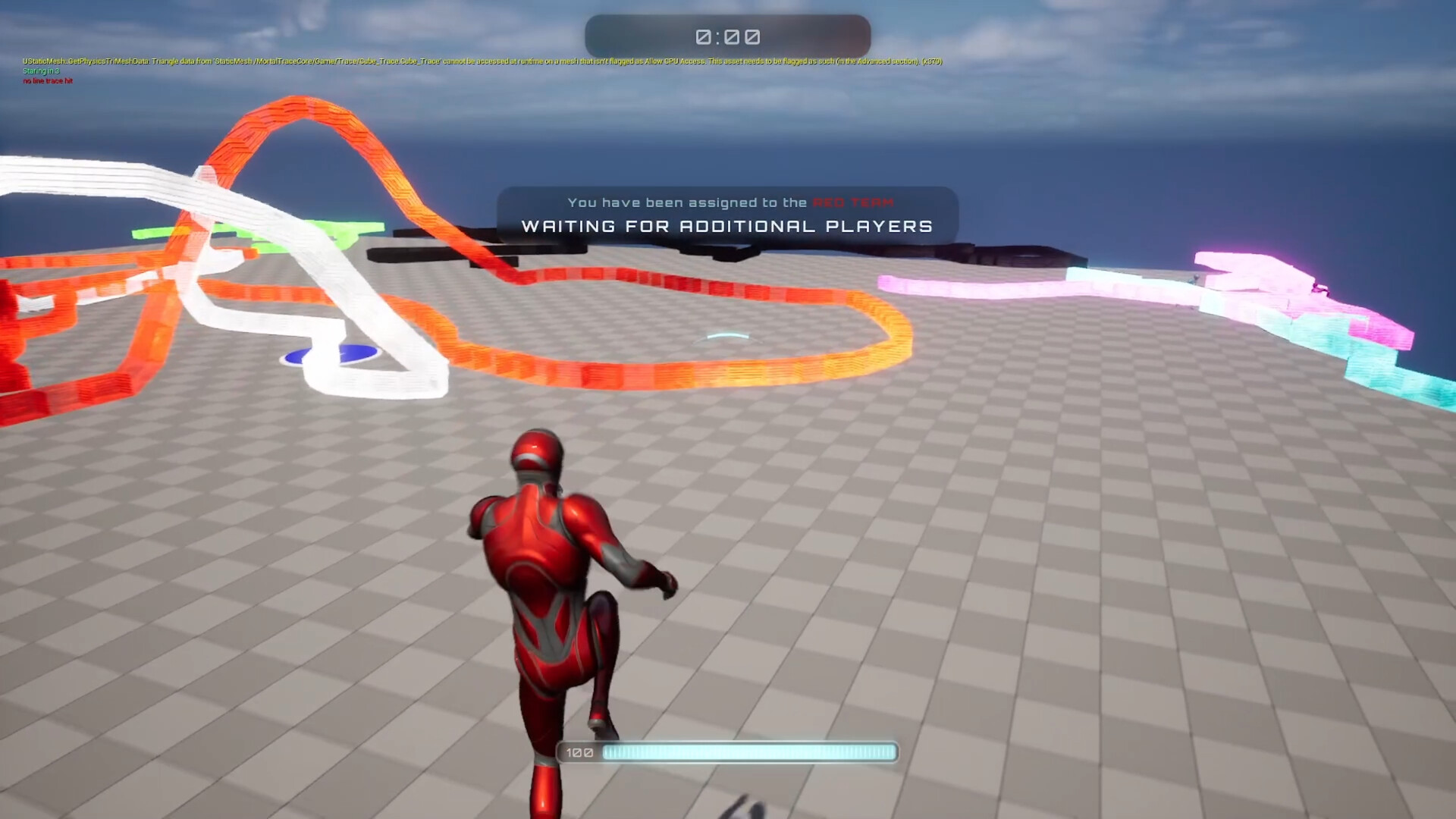
Task: Click the no line trace hit message
Action: coord(47,80)
